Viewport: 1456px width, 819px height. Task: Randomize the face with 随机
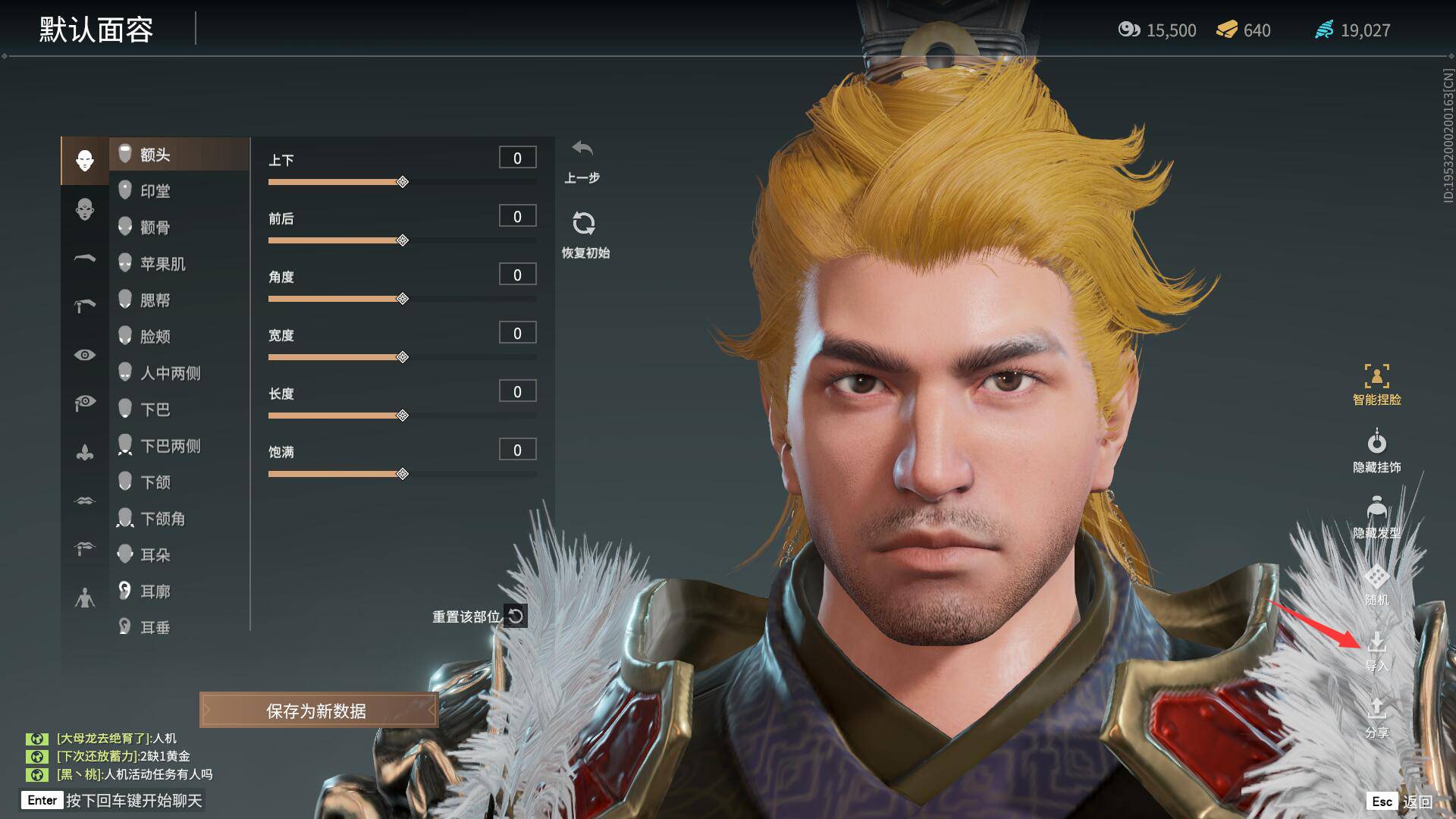pos(1376,585)
